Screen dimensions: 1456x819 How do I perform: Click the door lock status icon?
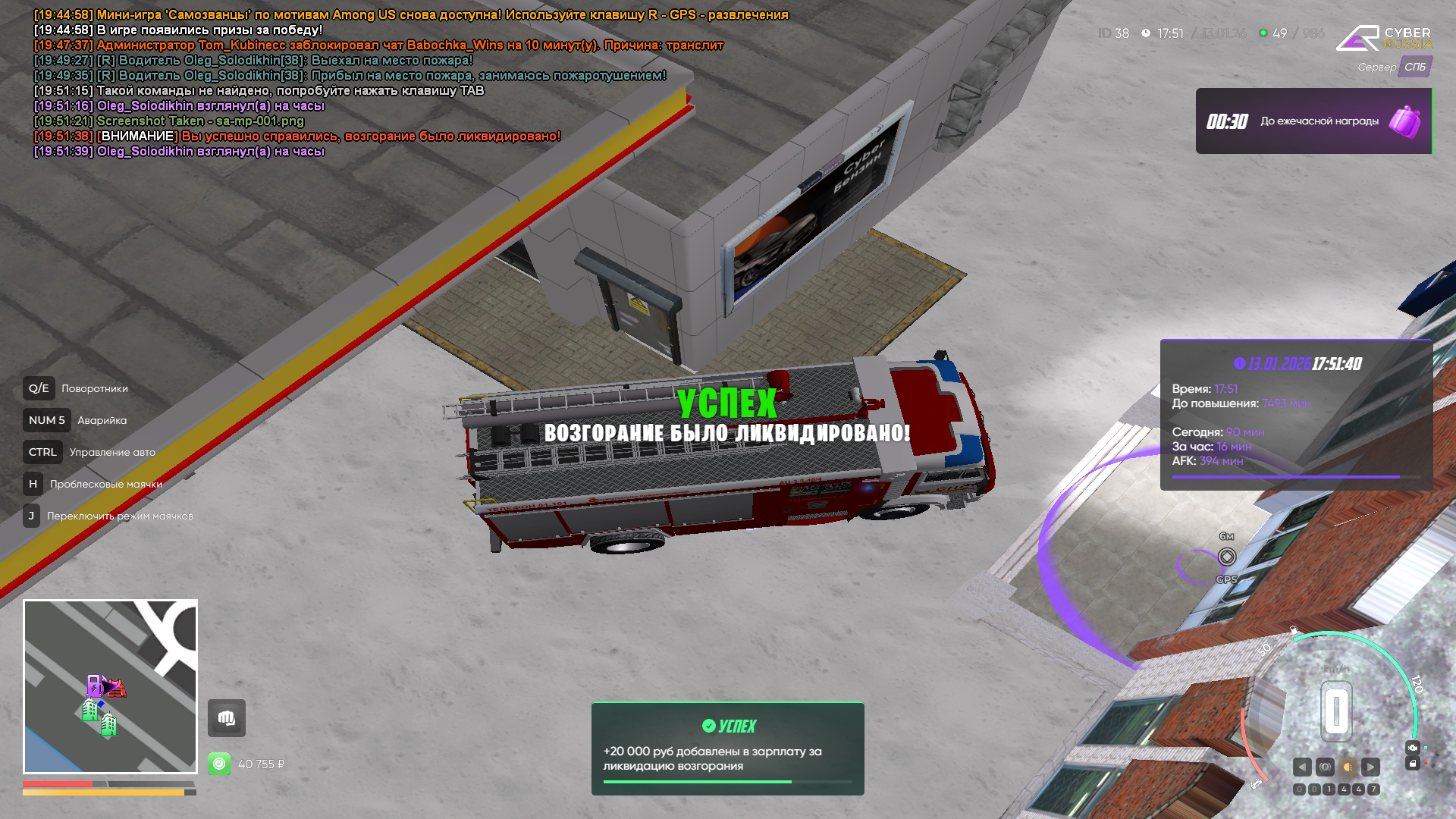coord(1412,764)
